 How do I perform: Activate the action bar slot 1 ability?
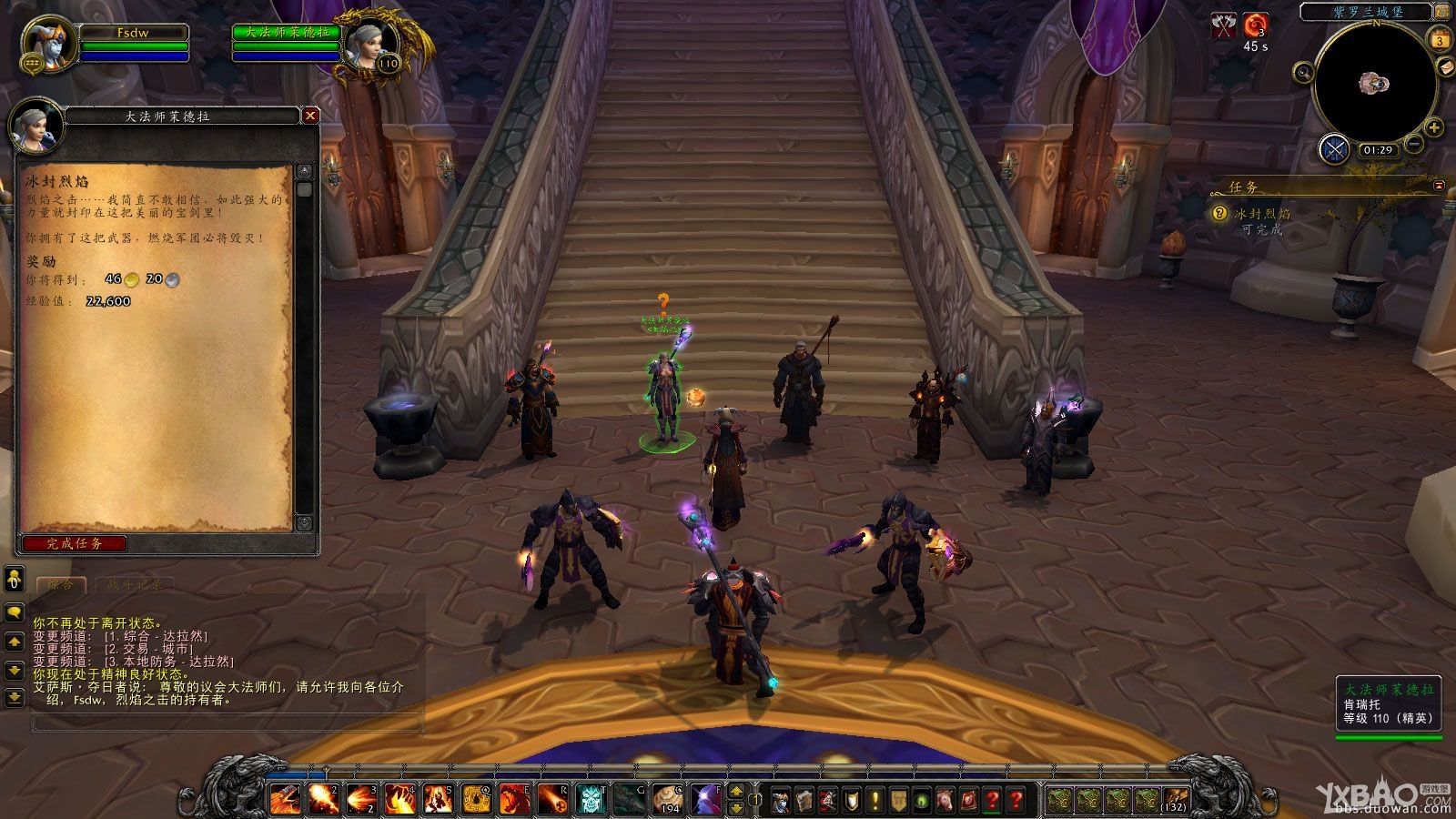pyautogui.click(x=285, y=799)
